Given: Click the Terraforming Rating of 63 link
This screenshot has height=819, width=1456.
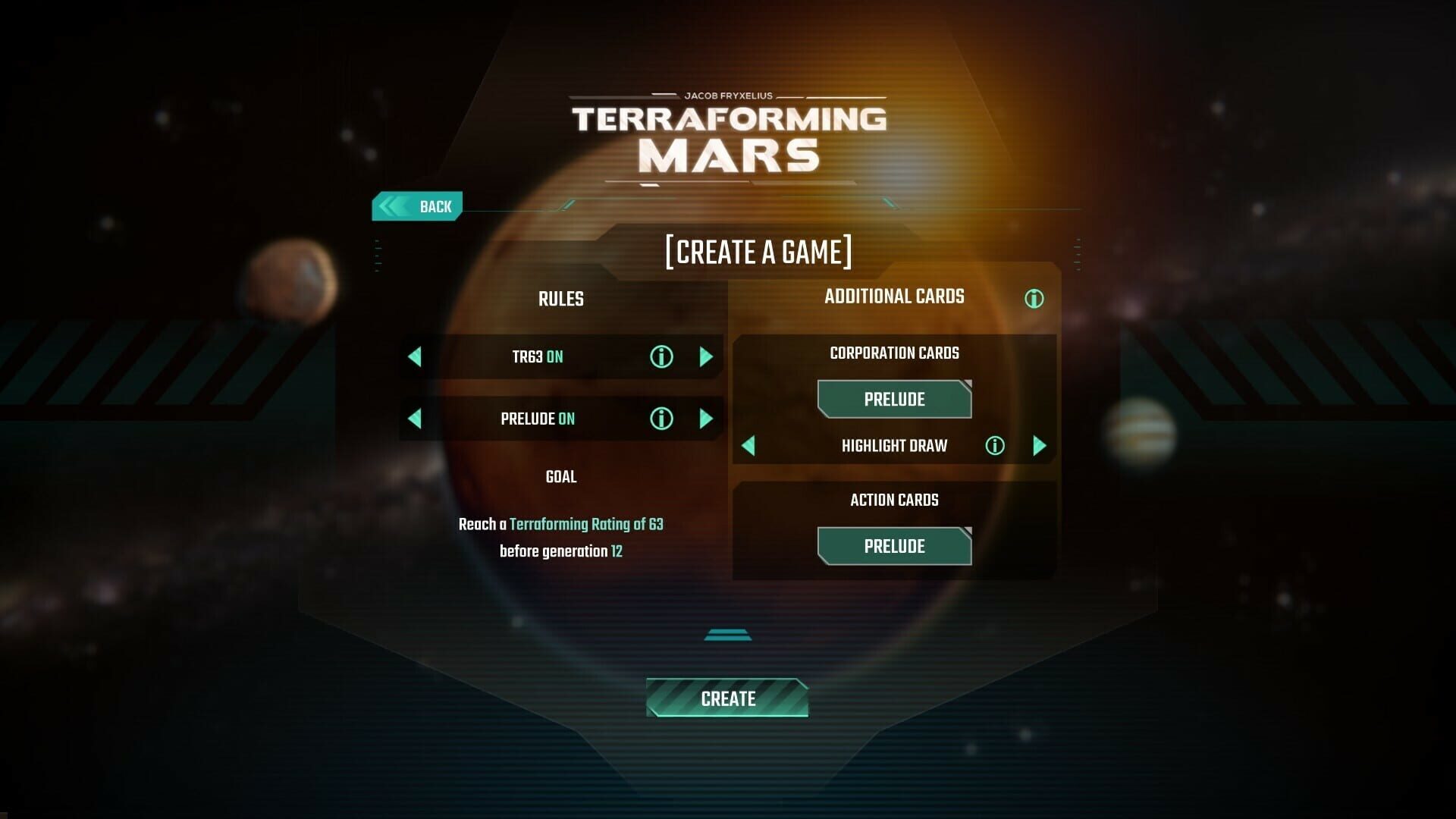Looking at the screenshot, I should pyautogui.click(x=587, y=523).
